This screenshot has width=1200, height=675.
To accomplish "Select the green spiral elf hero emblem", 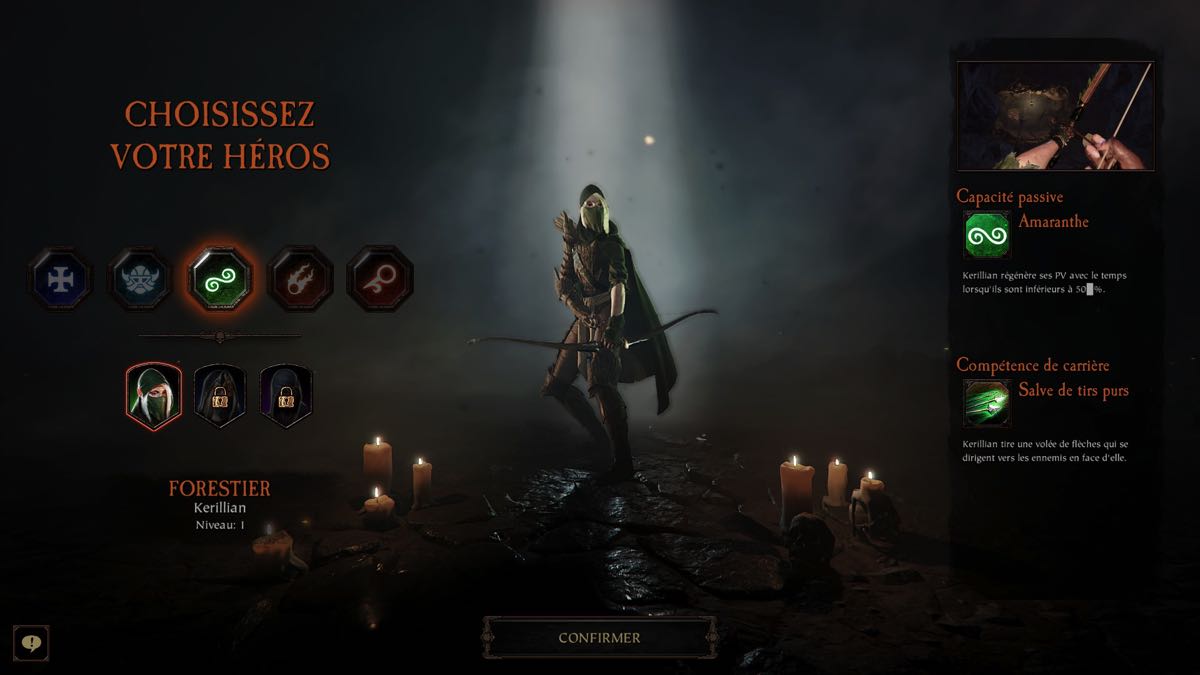I will (220, 277).
